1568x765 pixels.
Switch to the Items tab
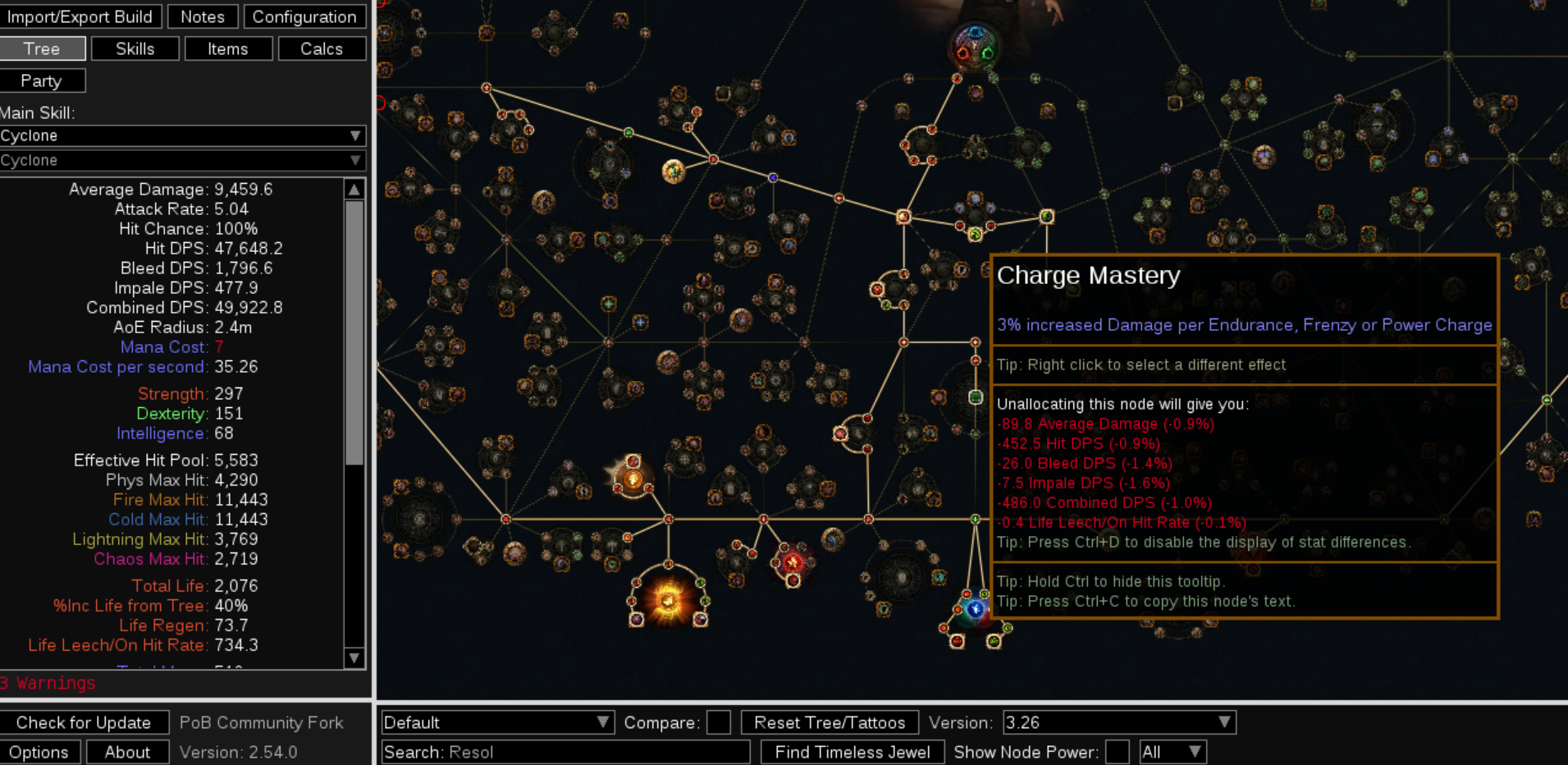228,48
